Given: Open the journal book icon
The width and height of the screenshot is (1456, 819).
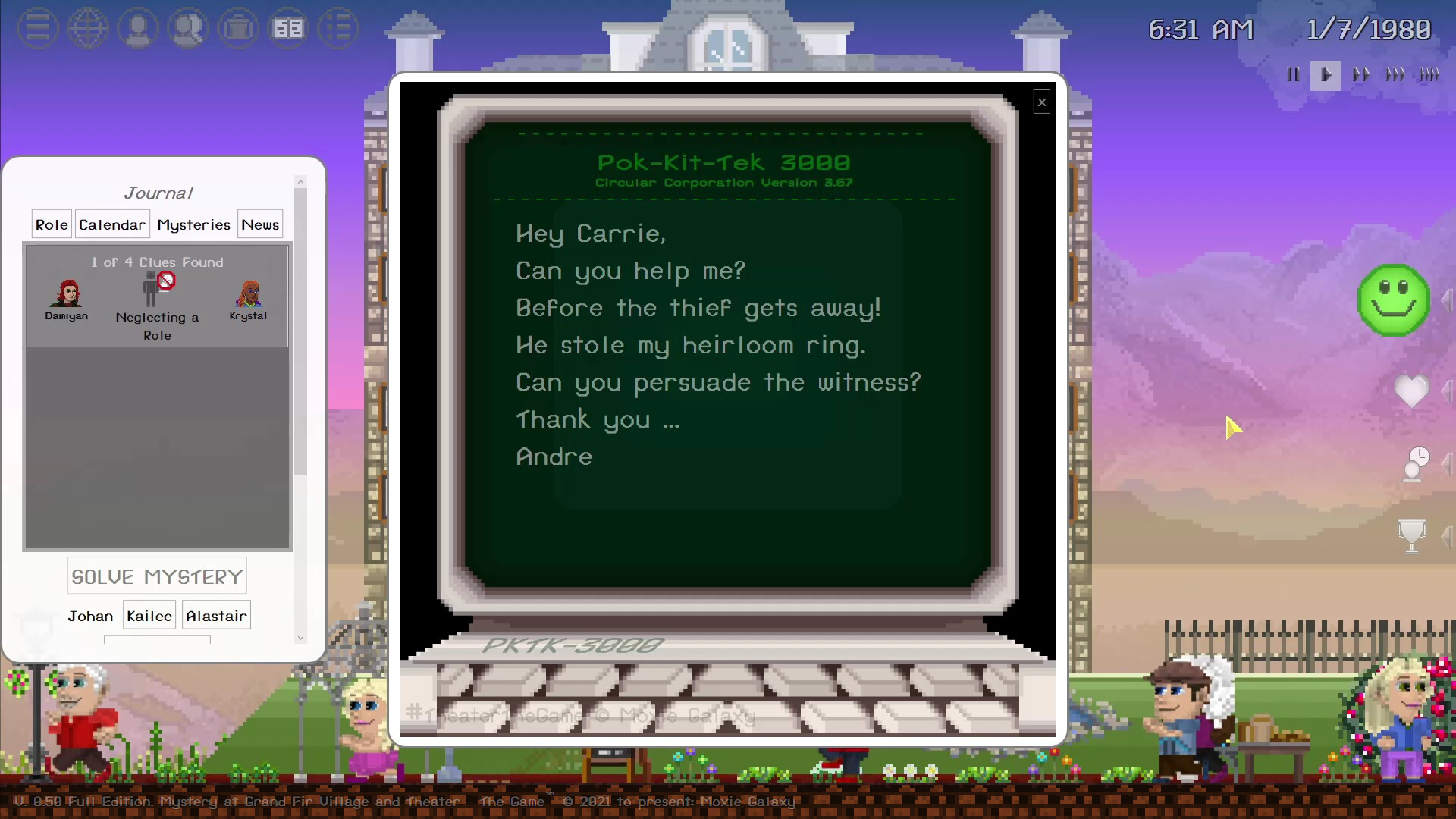Looking at the screenshot, I should pos(288,29).
